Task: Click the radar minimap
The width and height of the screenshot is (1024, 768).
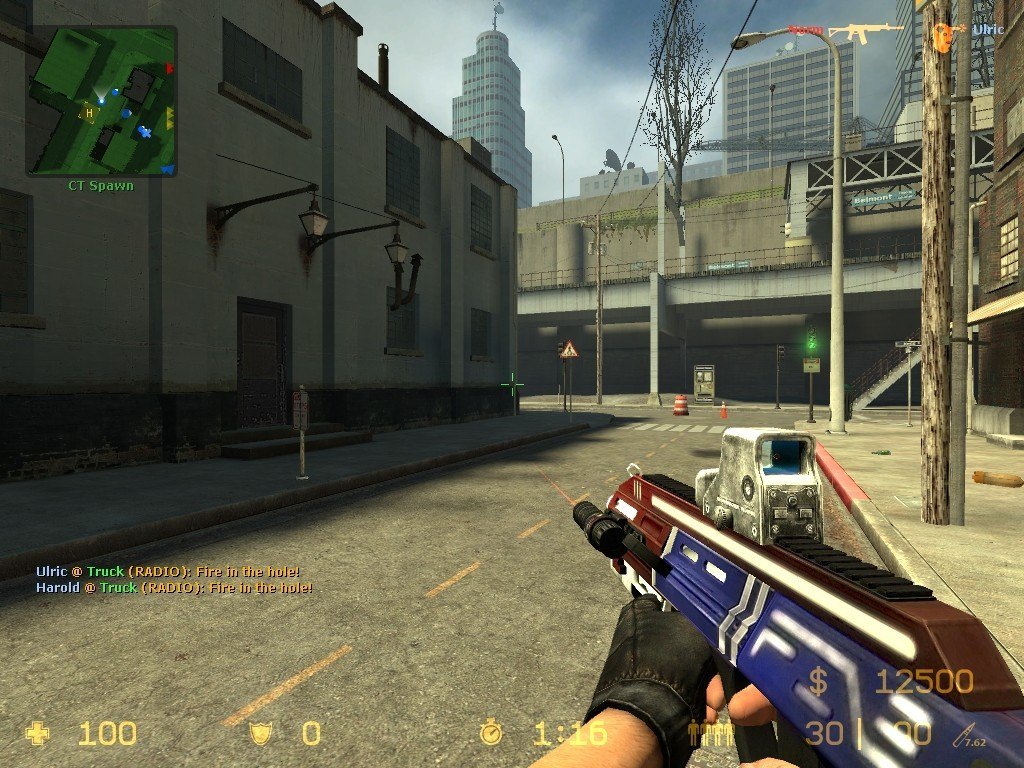Action: [x=101, y=101]
